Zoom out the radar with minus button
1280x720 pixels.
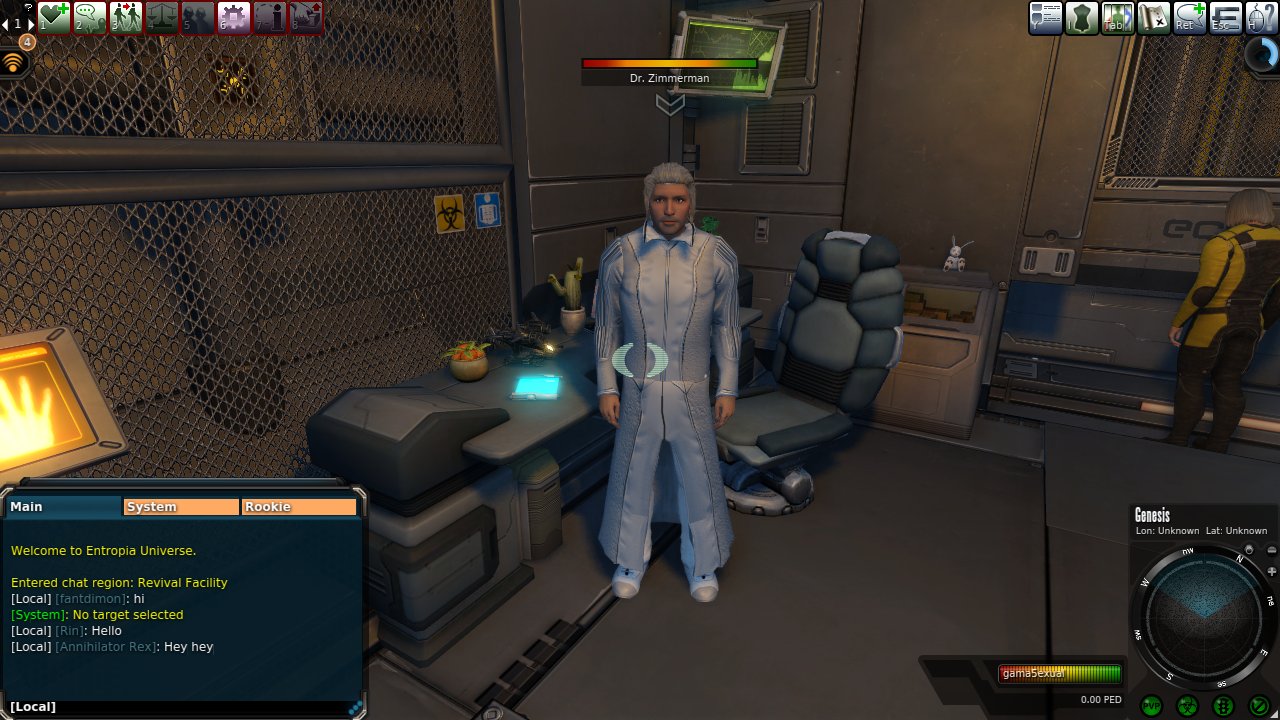coord(1271,550)
